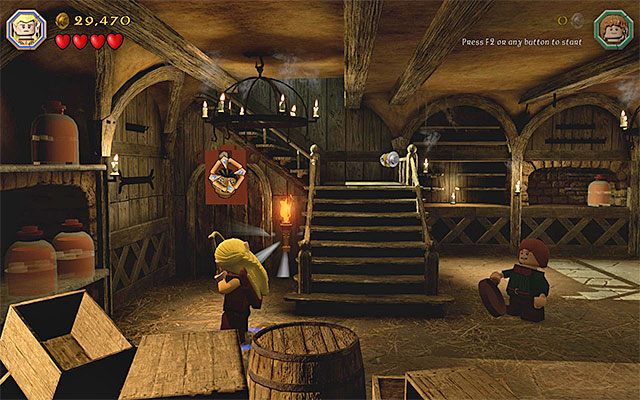Select the blond character portrait
This screenshot has width=640, height=400.
pyautogui.click(x=24, y=25)
